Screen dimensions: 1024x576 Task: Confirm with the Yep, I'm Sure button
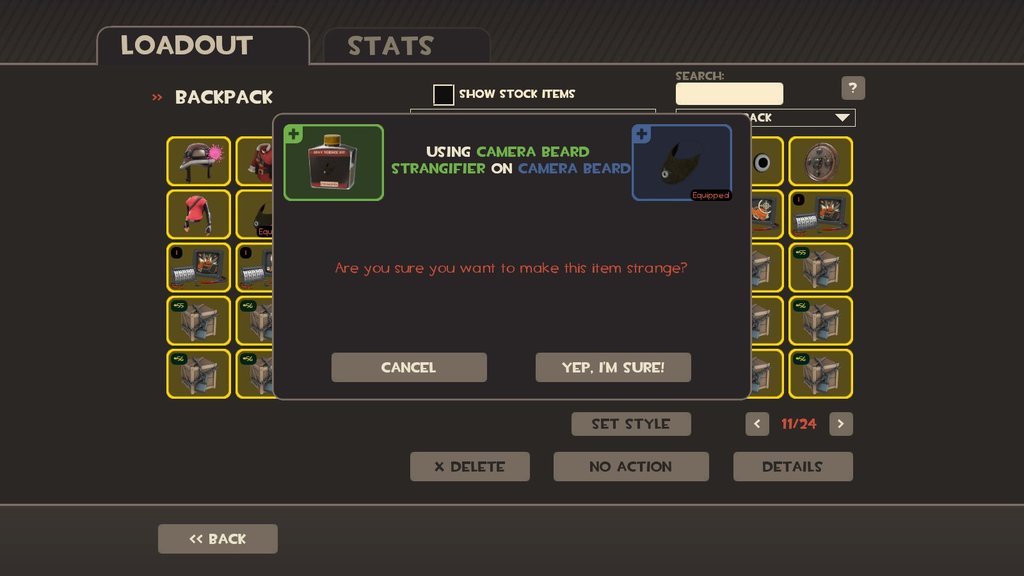click(x=613, y=367)
